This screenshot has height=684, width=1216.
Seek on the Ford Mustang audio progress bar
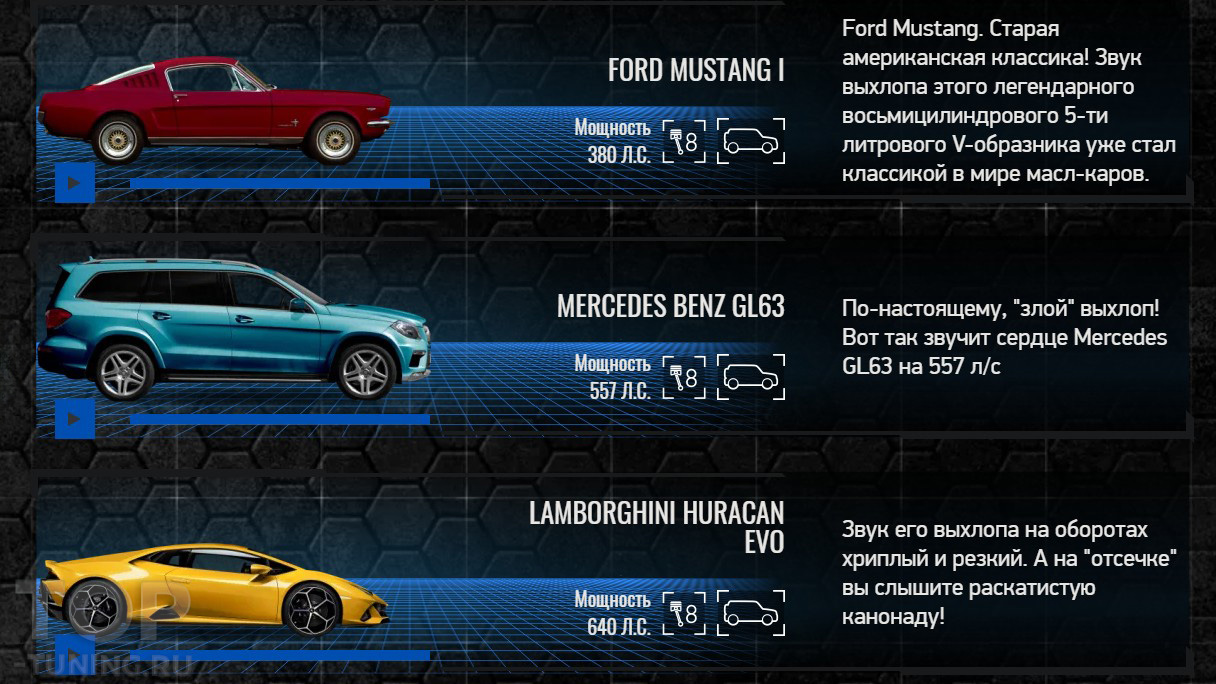pos(279,183)
